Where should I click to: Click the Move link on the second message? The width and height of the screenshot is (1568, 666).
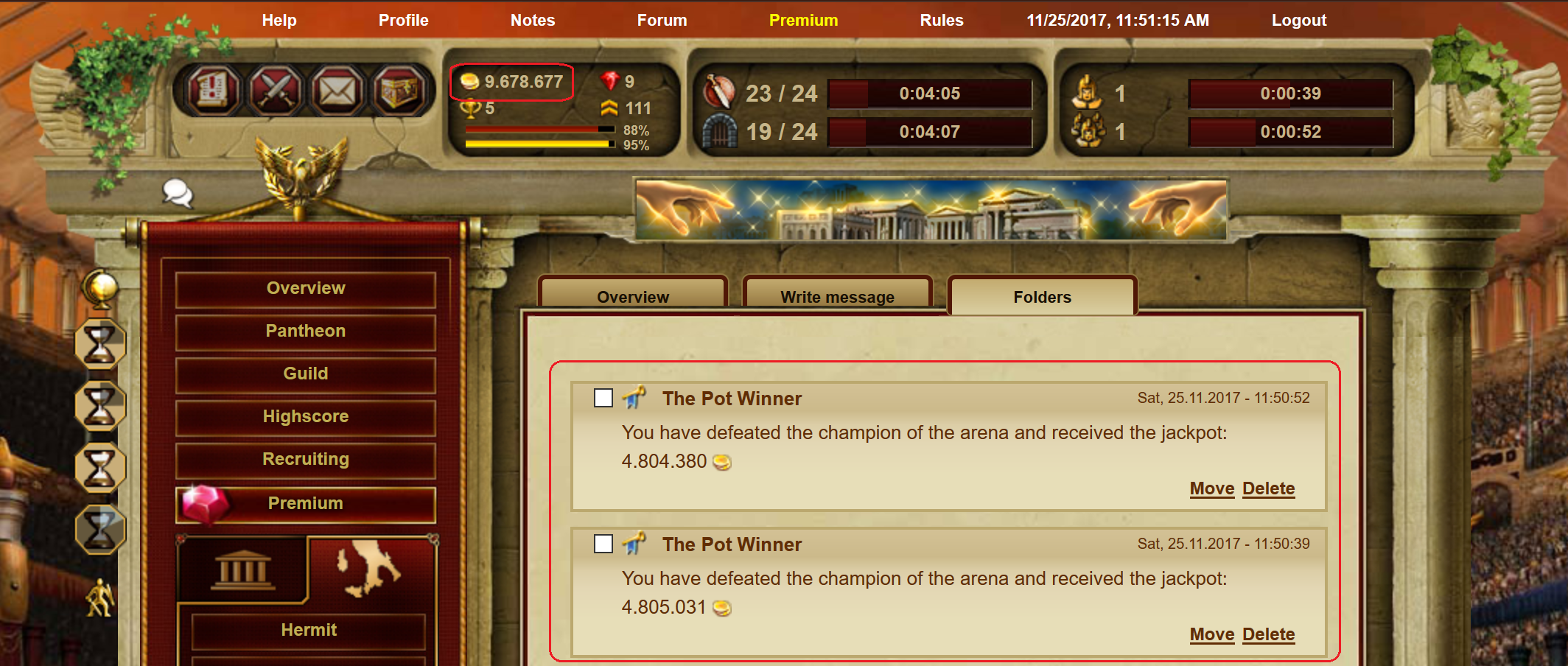(1211, 634)
